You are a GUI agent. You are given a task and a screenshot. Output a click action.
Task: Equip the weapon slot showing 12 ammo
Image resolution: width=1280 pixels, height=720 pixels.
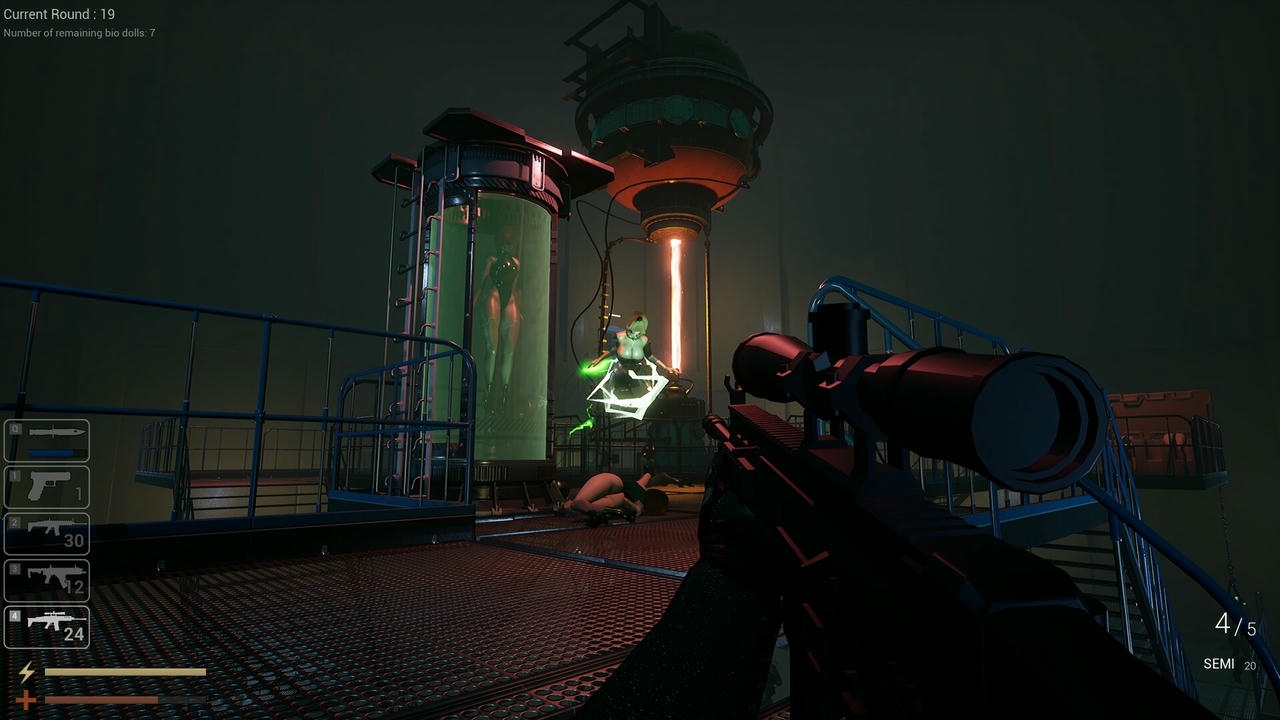click(47, 580)
